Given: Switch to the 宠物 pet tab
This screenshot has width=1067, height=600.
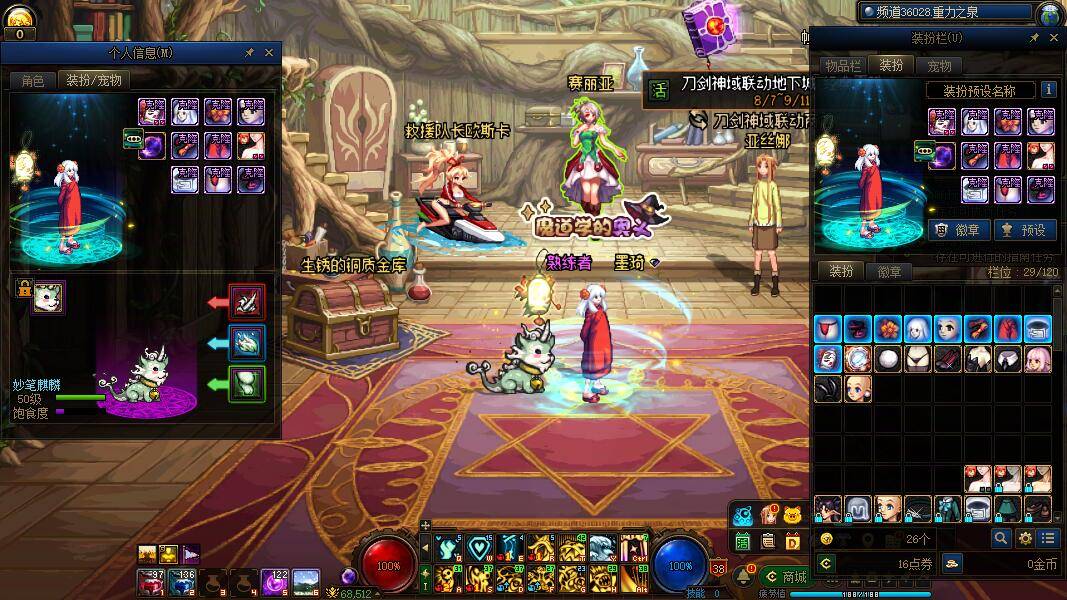Looking at the screenshot, I should [x=940, y=66].
